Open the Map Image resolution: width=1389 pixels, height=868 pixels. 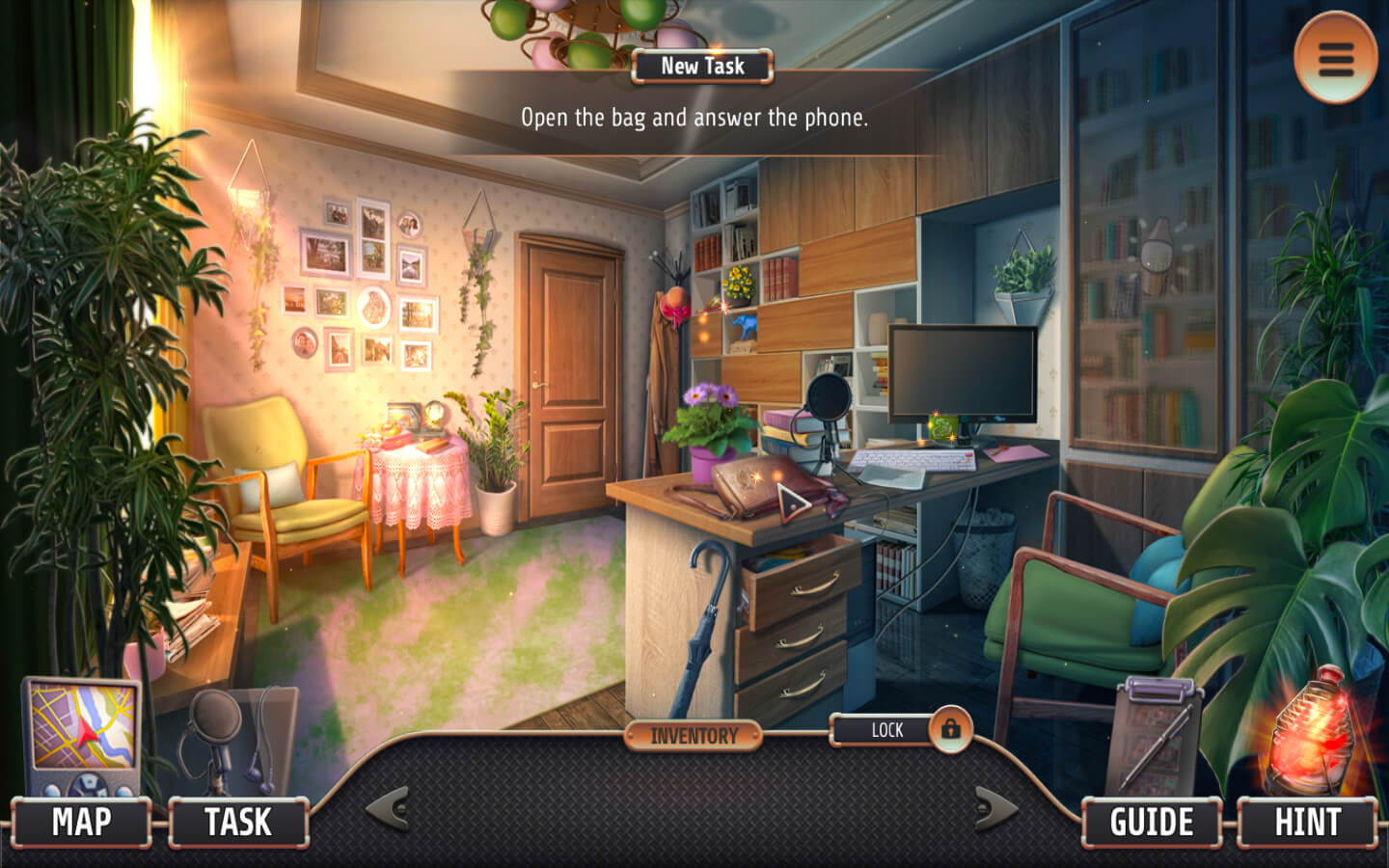pos(82,822)
